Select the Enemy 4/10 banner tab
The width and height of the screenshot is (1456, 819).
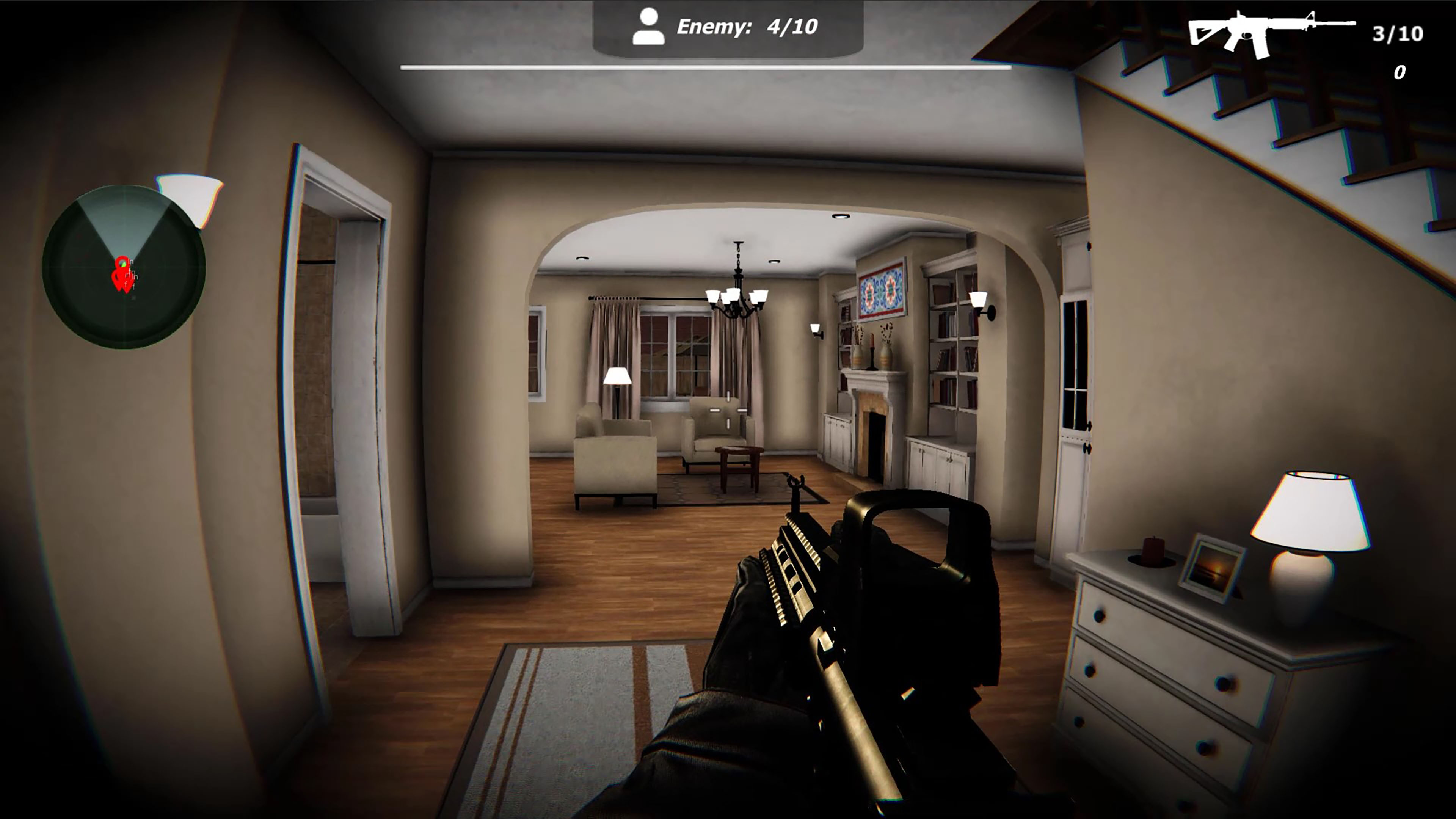click(x=725, y=28)
